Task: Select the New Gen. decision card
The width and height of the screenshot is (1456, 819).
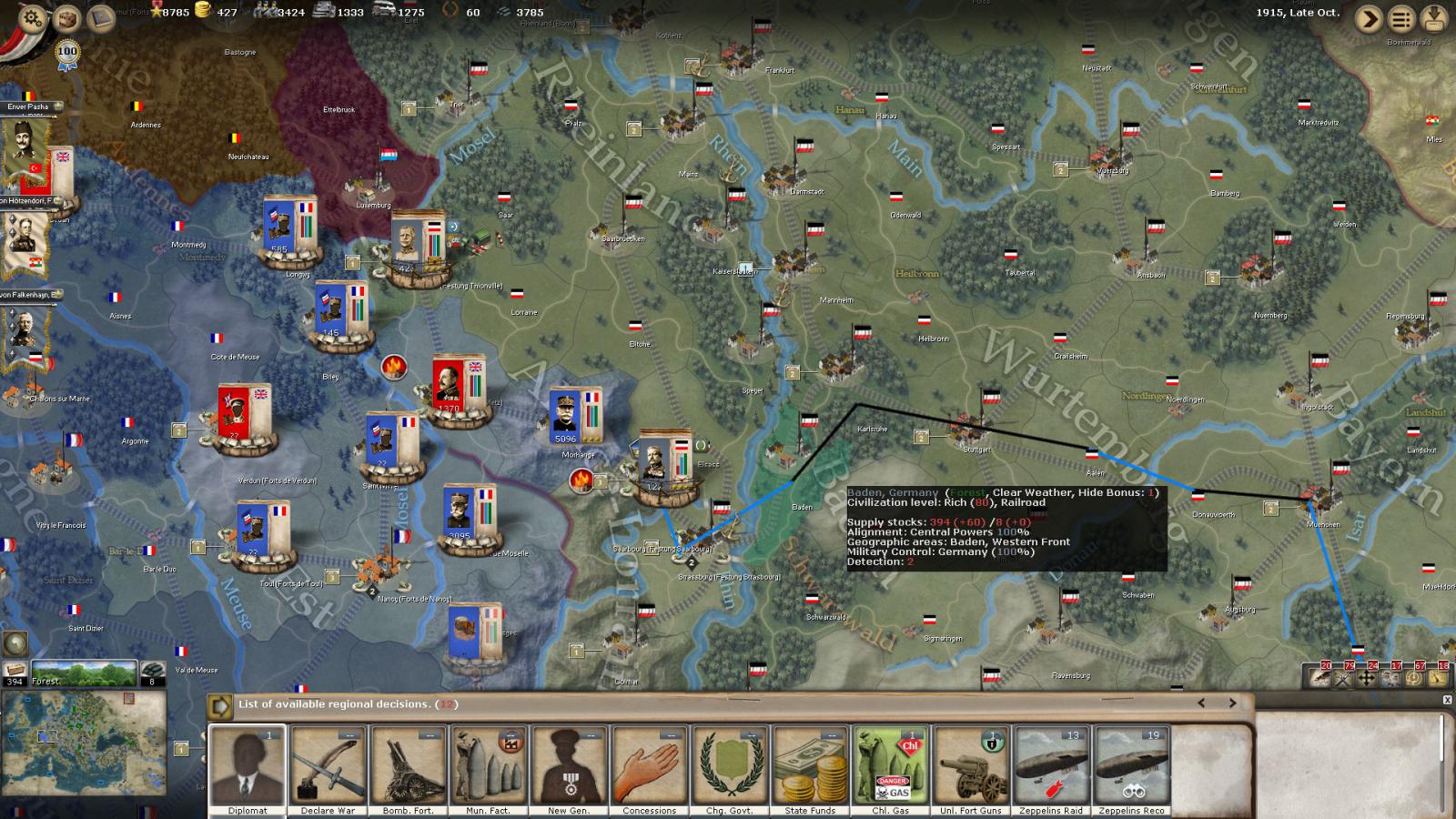Action: coord(569,770)
